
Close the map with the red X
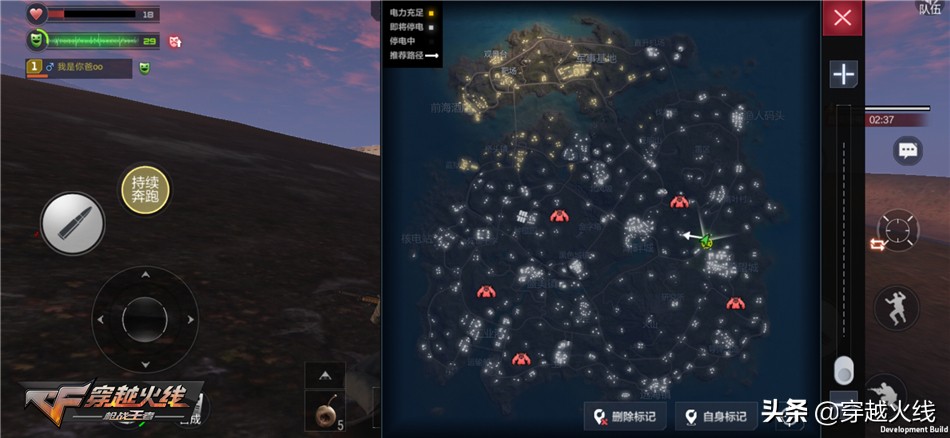coord(842,18)
